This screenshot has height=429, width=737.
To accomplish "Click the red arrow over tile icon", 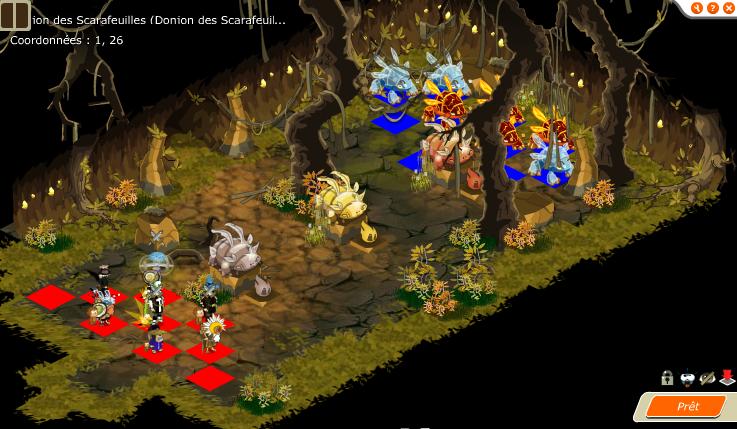I will 727,377.
